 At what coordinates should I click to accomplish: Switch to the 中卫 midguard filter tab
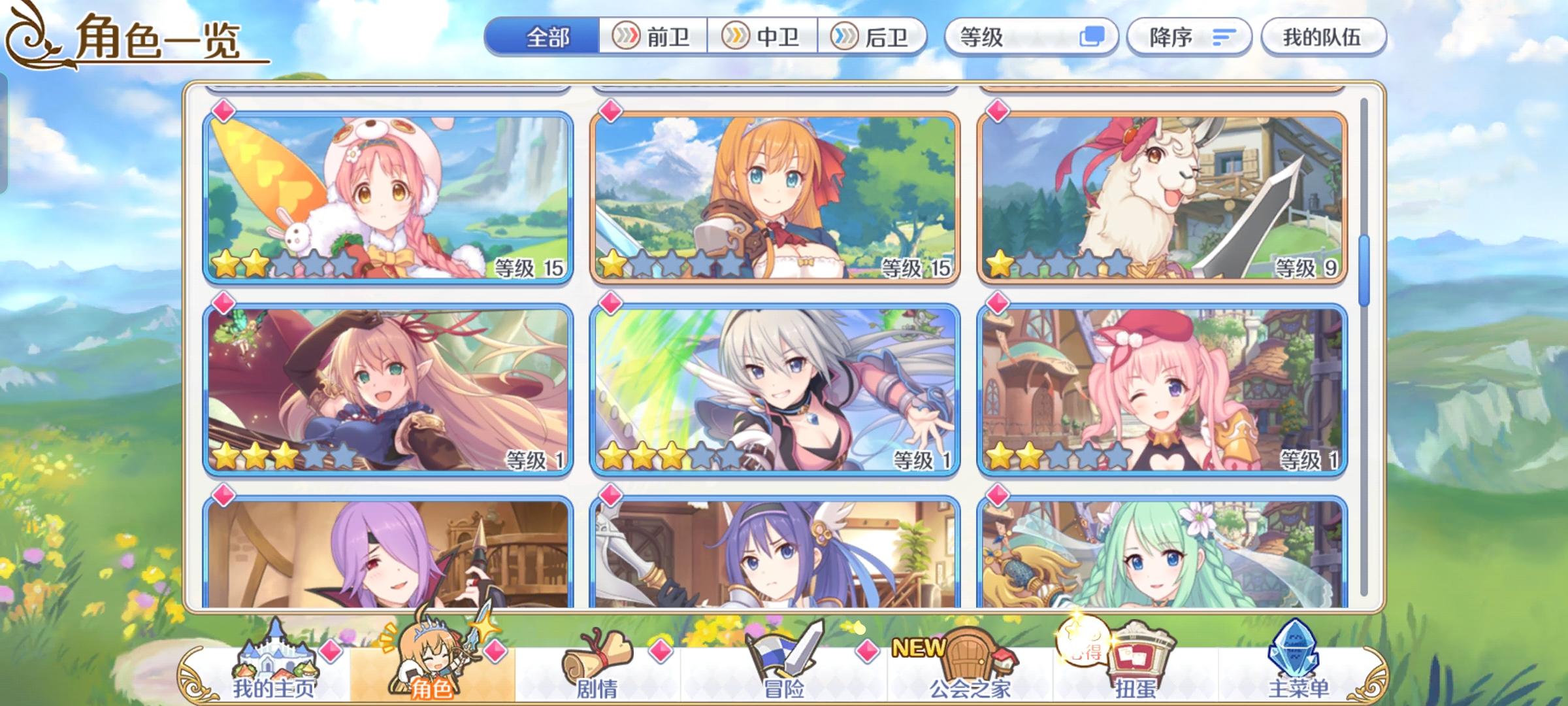[x=762, y=37]
